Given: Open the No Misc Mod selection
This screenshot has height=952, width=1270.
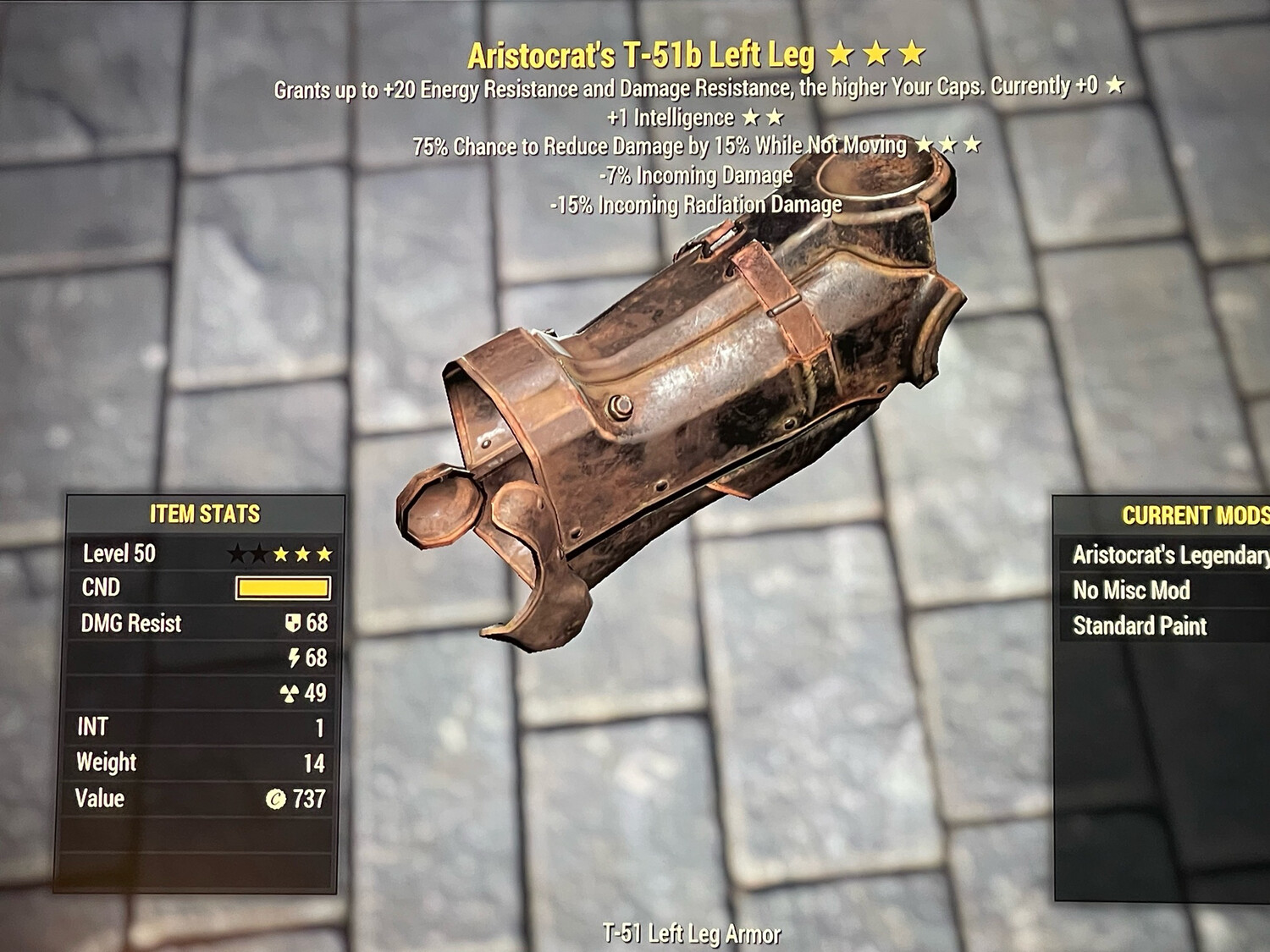Looking at the screenshot, I should point(1131,590).
